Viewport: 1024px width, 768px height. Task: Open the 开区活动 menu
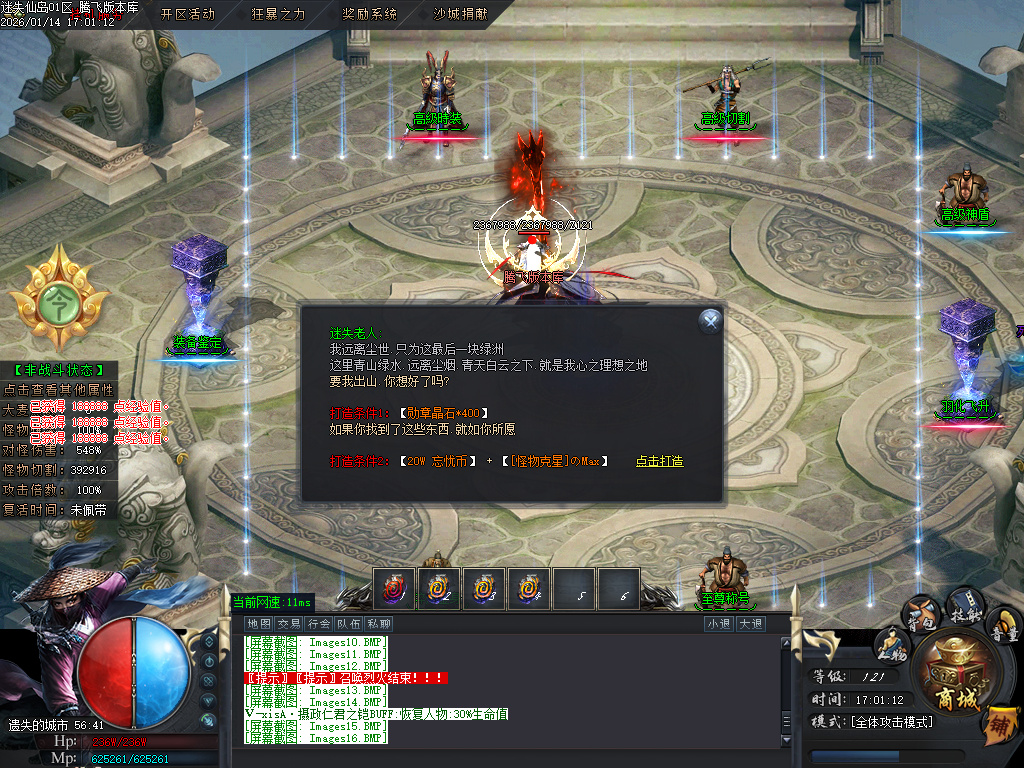pyautogui.click(x=188, y=14)
